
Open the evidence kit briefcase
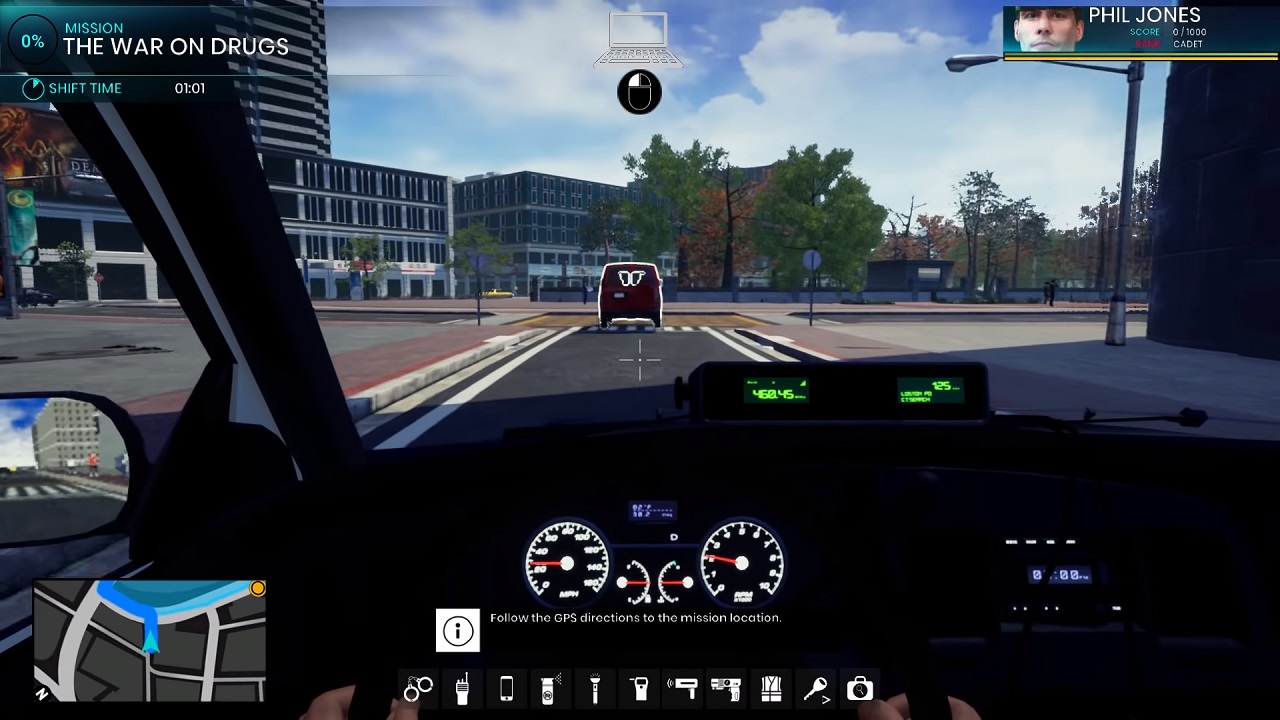point(860,688)
